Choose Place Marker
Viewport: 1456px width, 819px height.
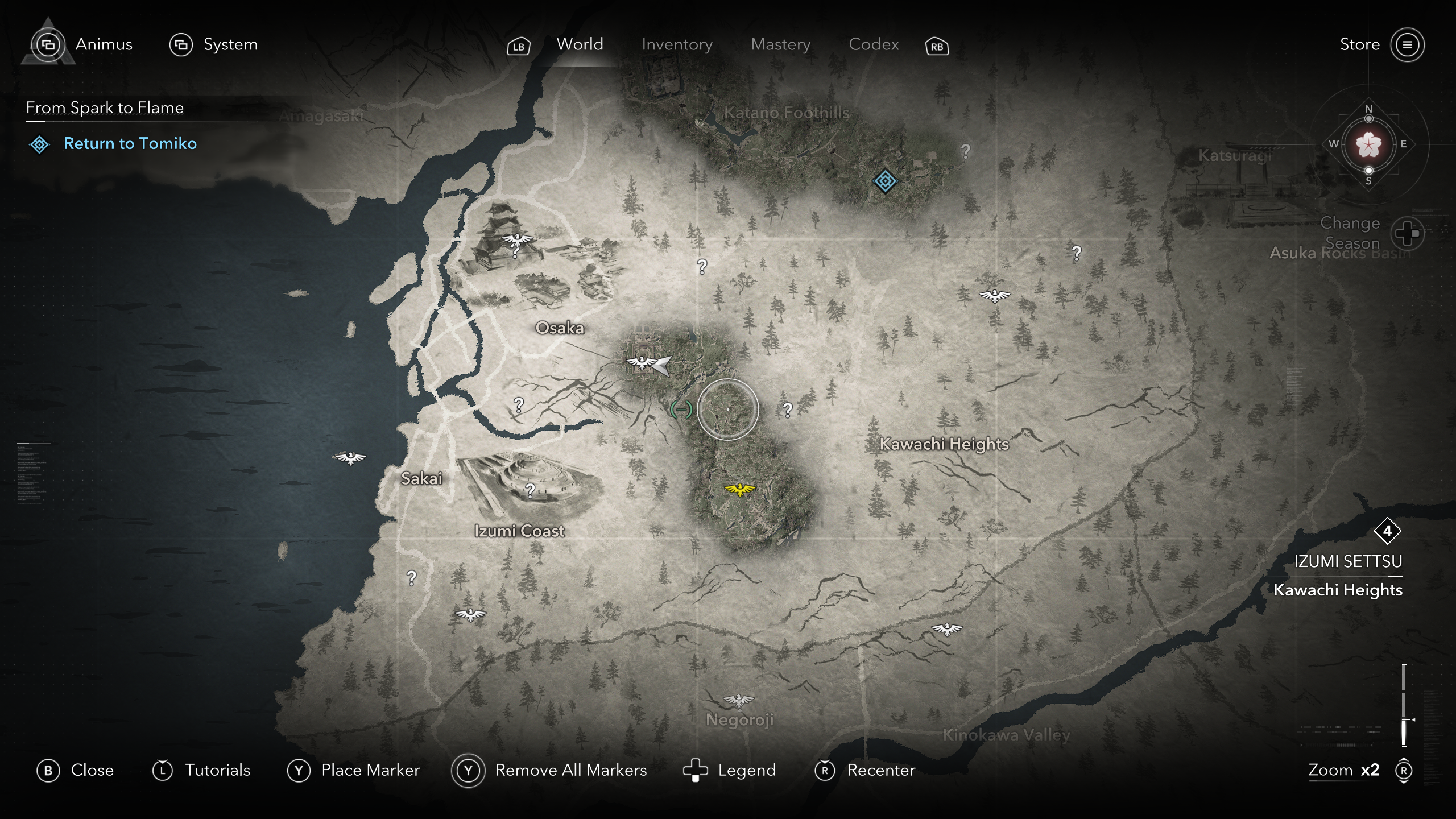click(354, 770)
